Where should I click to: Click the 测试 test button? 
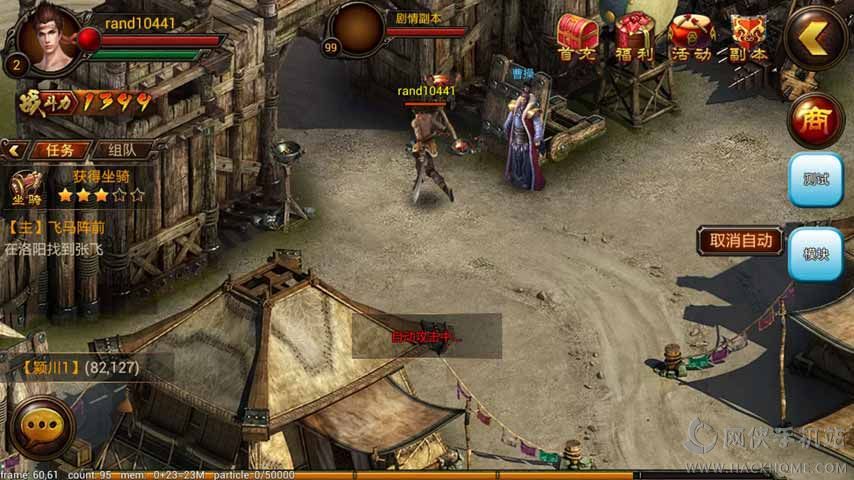pyautogui.click(x=815, y=180)
